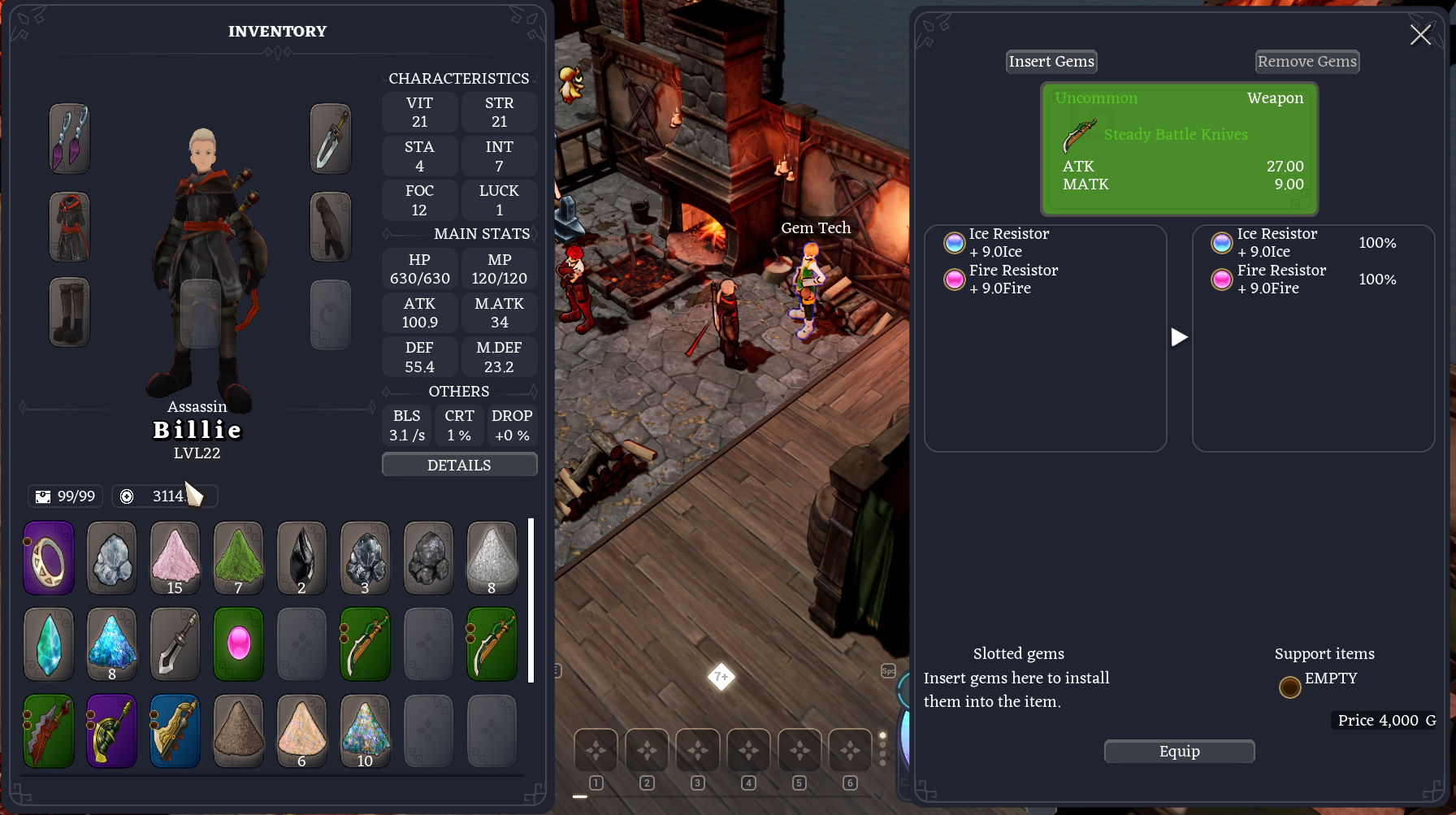
Task: Click the equipped boots slot
Action: coord(69,312)
